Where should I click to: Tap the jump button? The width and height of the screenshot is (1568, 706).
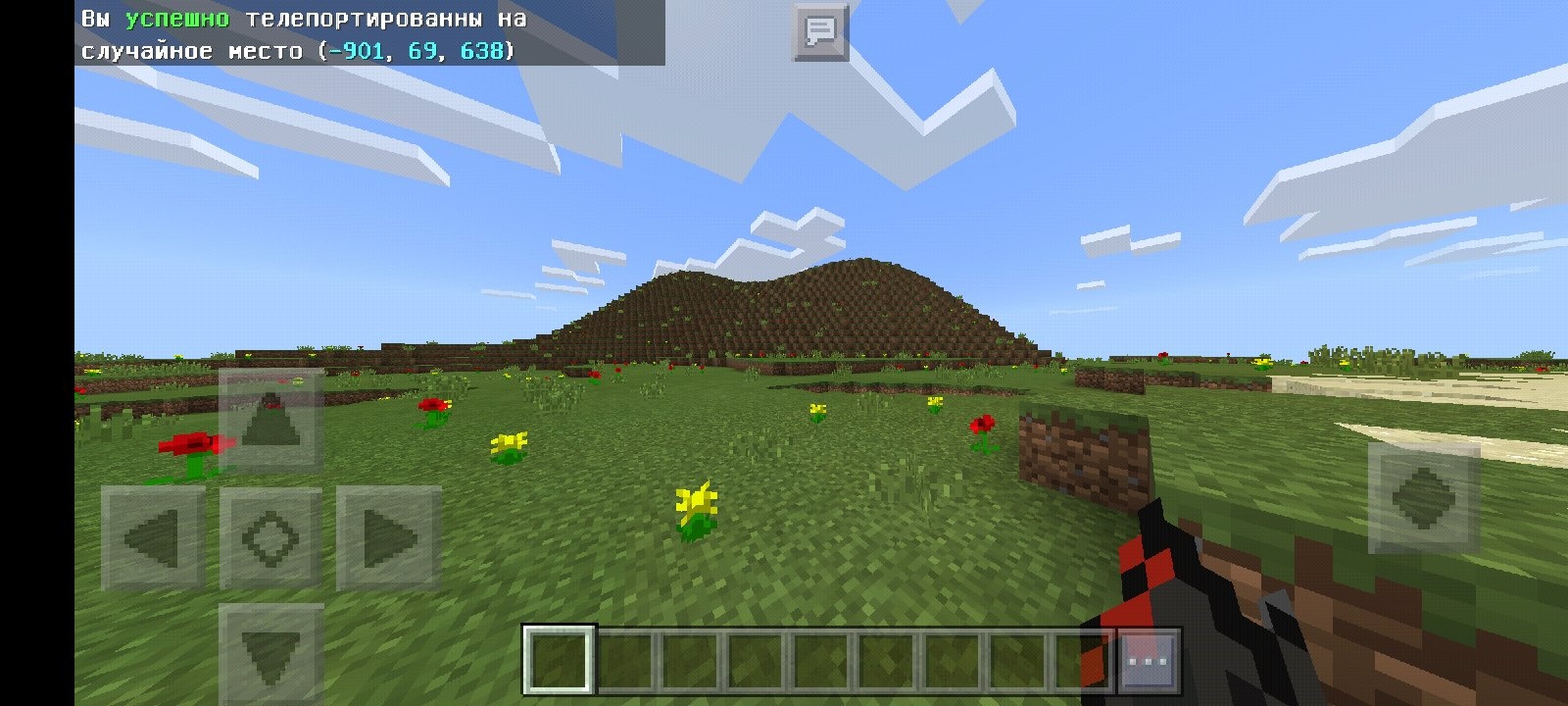[1424, 496]
